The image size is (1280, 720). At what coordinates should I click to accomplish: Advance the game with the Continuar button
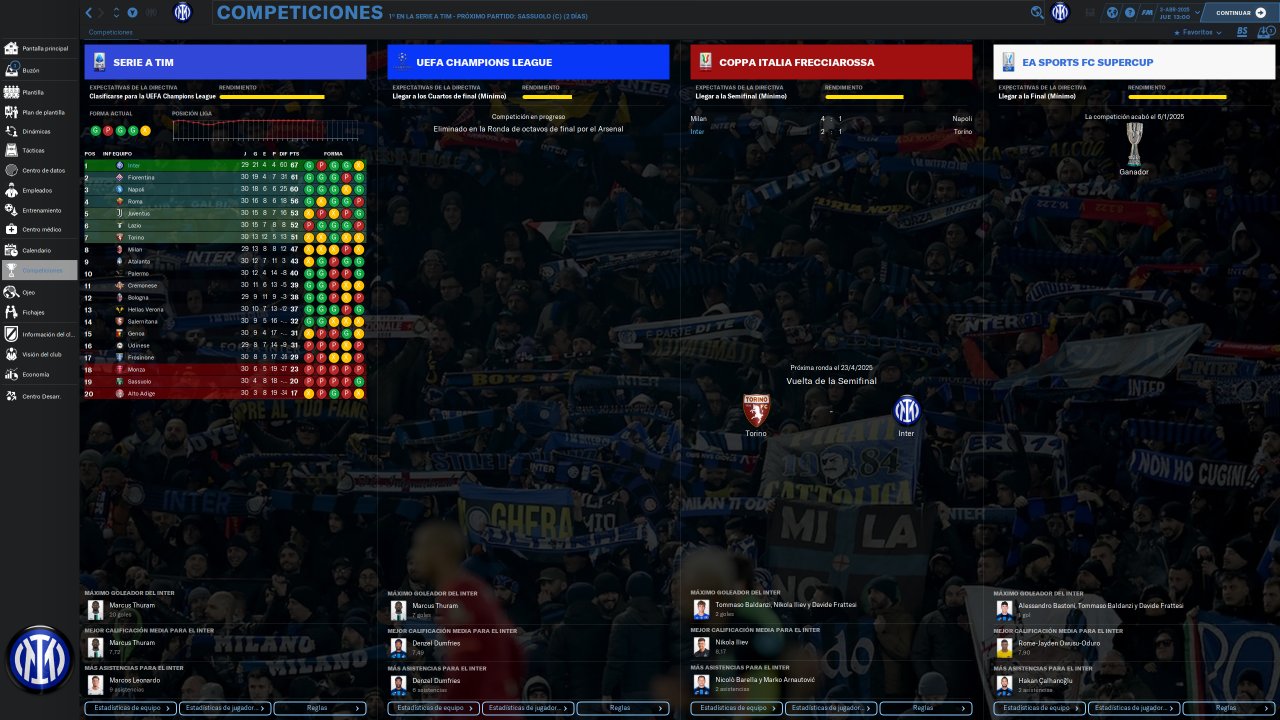pyautogui.click(x=1239, y=13)
